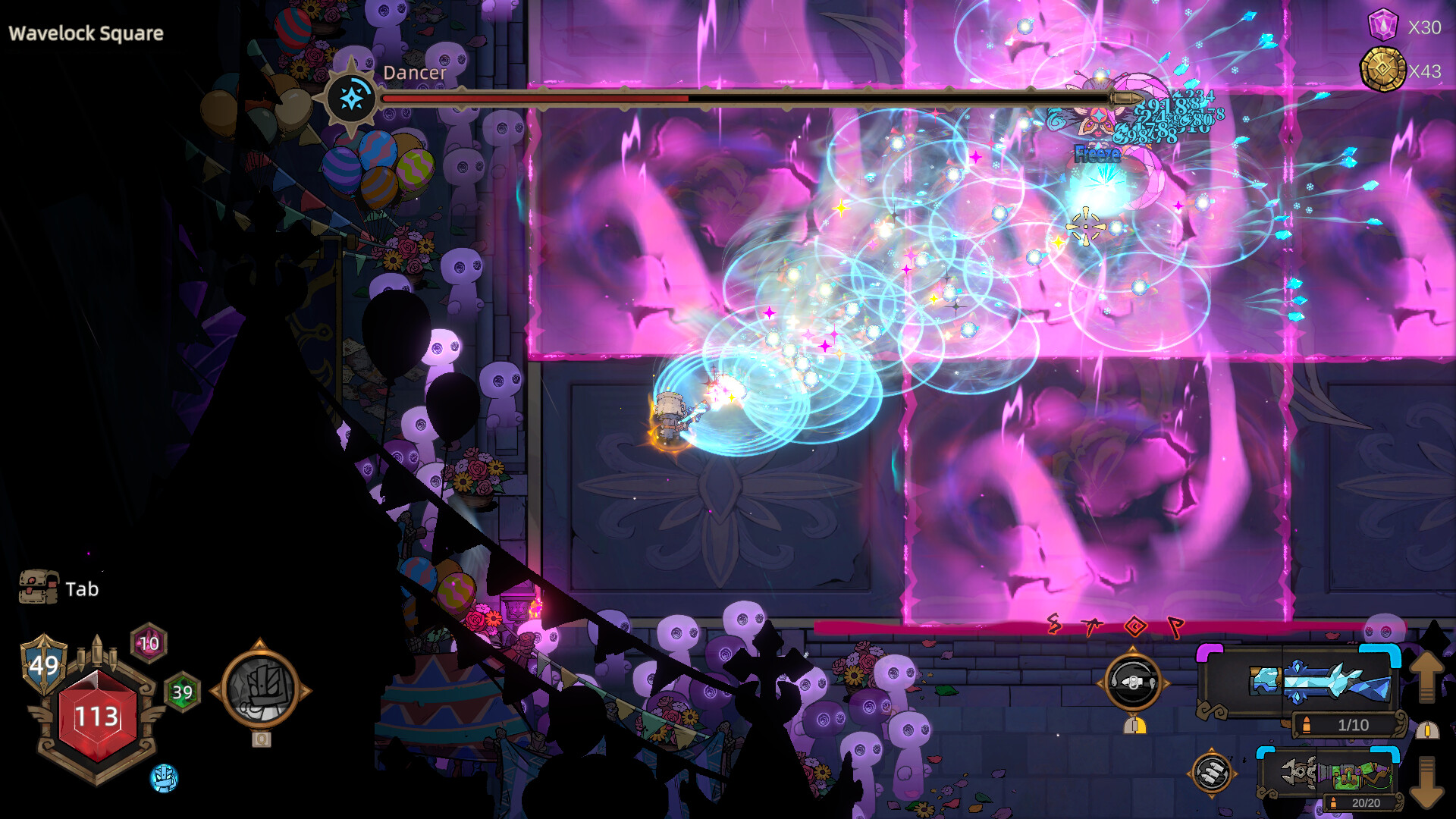Click the gold coin currency icon
The width and height of the screenshot is (1456, 819).
(x=1382, y=71)
